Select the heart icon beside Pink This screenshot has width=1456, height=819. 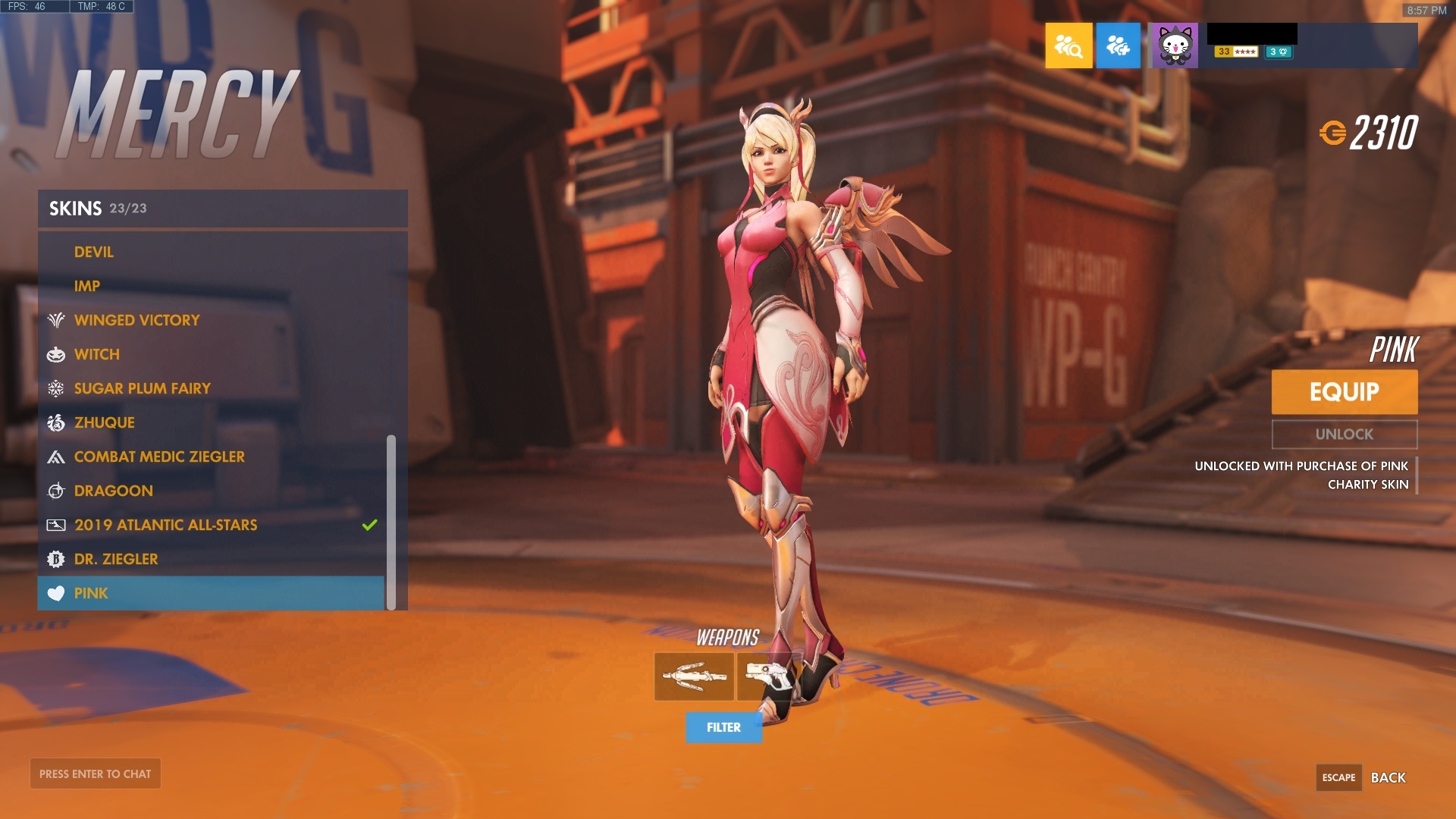[55, 593]
